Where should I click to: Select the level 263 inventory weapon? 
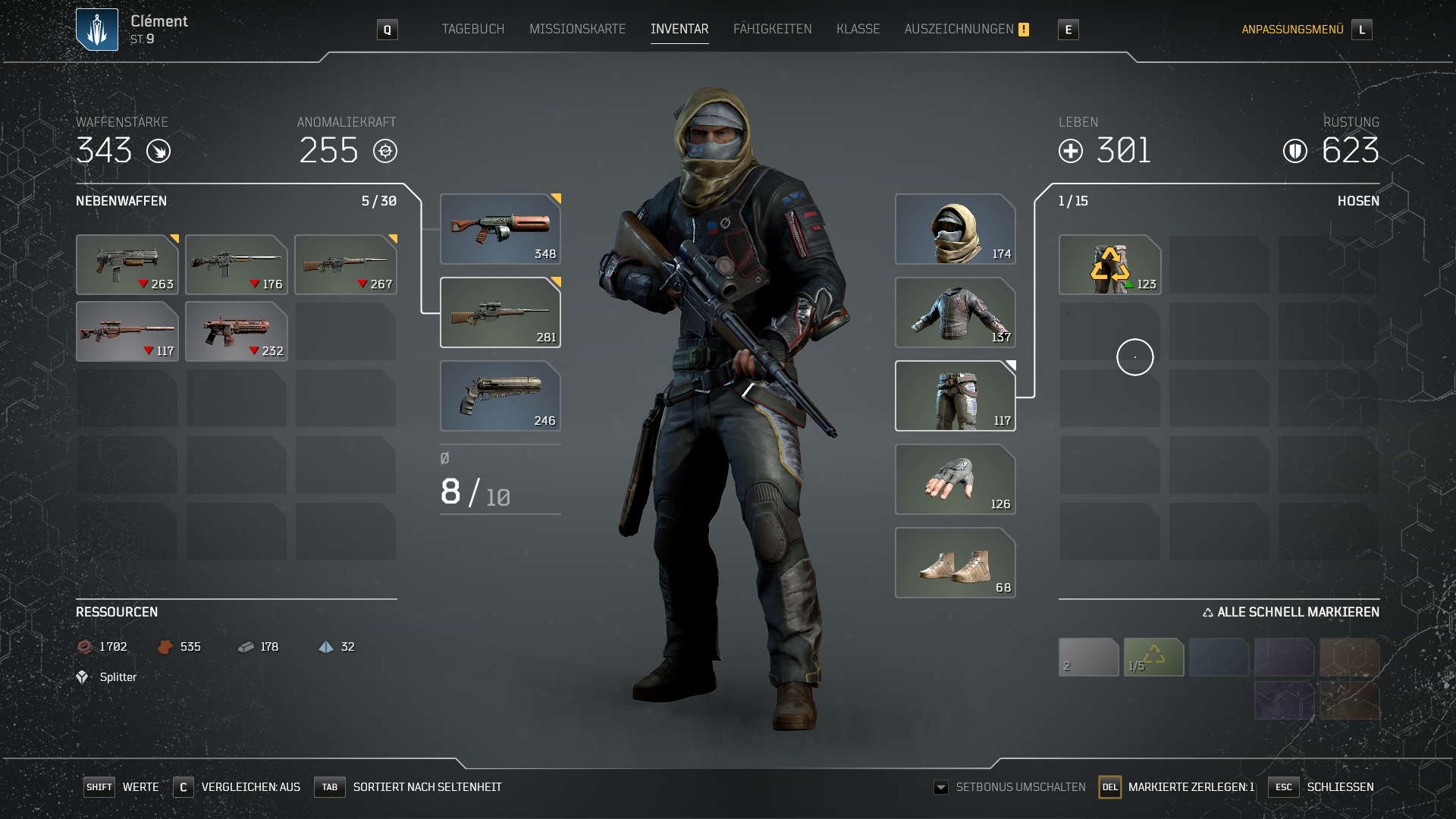pyautogui.click(x=127, y=265)
